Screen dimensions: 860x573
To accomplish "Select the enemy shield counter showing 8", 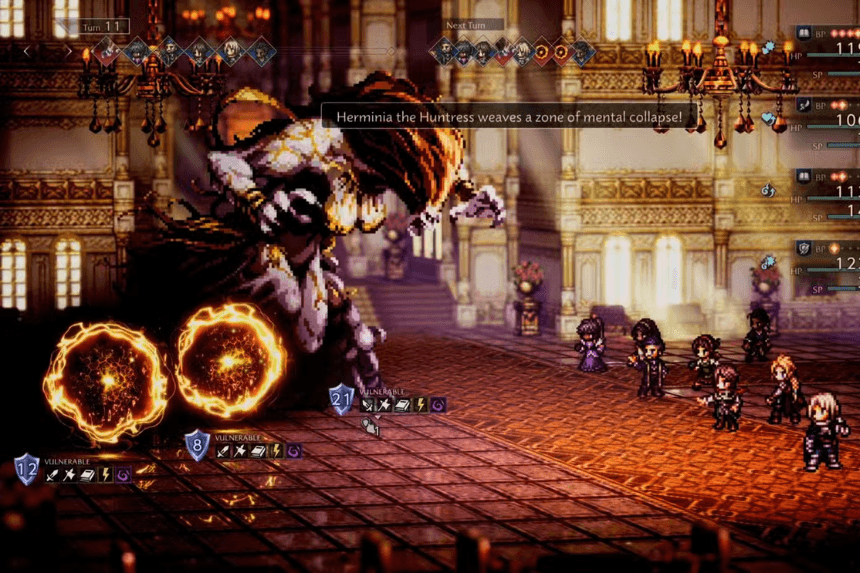I will [x=197, y=445].
